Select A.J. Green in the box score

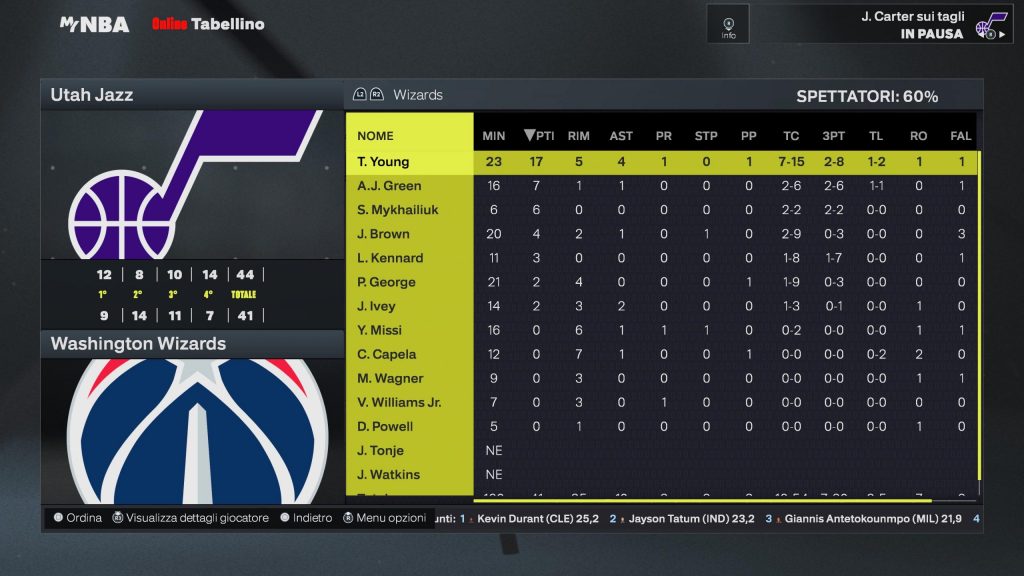point(389,186)
